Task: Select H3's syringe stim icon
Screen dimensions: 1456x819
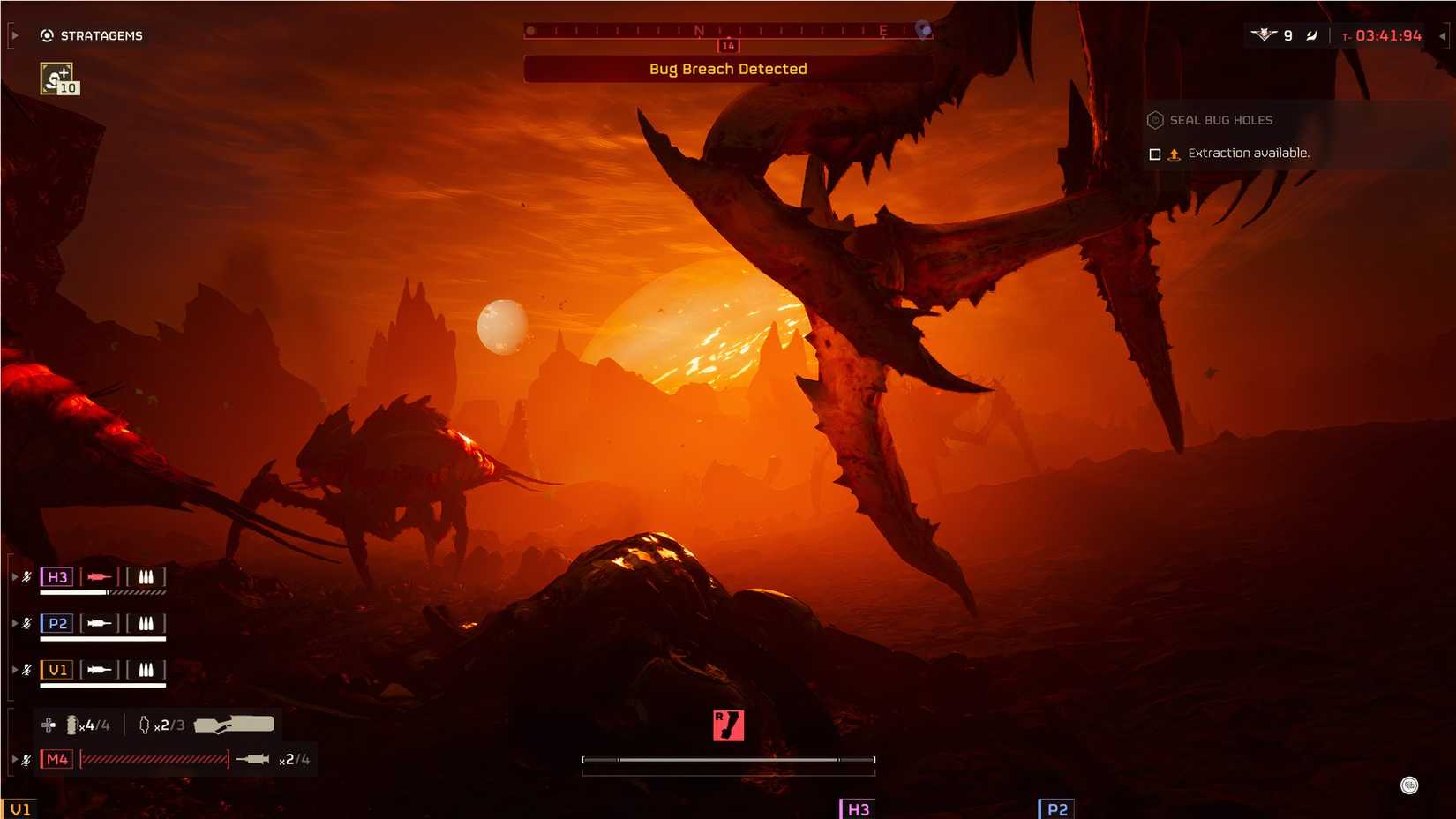Action: [x=97, y=576]
